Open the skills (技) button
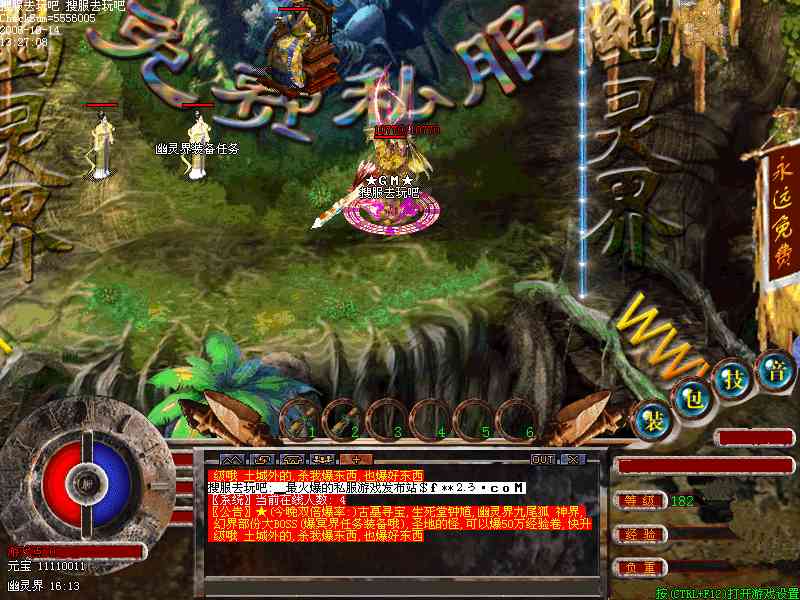 point(735,378)
